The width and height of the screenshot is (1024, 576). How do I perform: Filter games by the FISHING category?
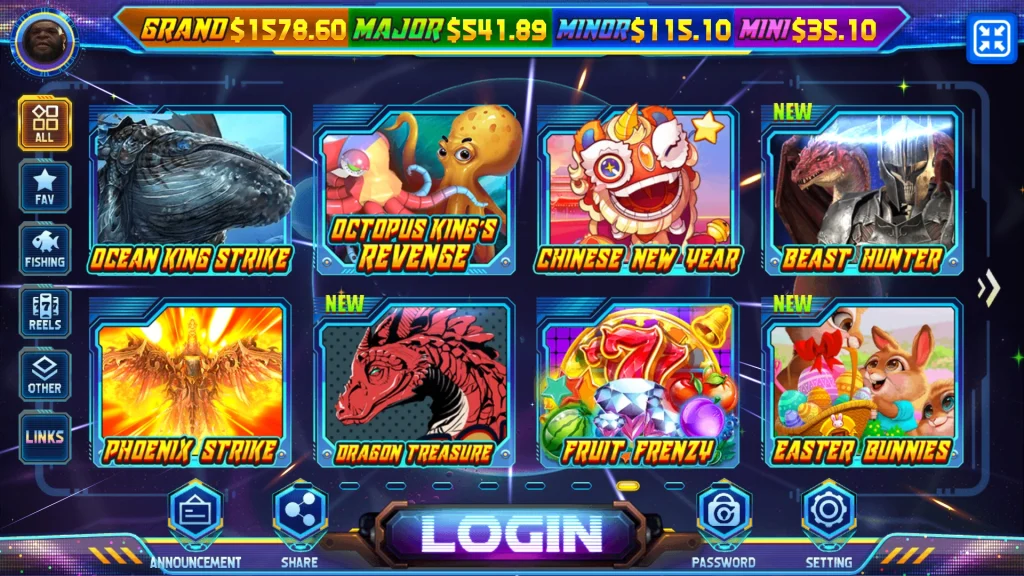[45, 249]
